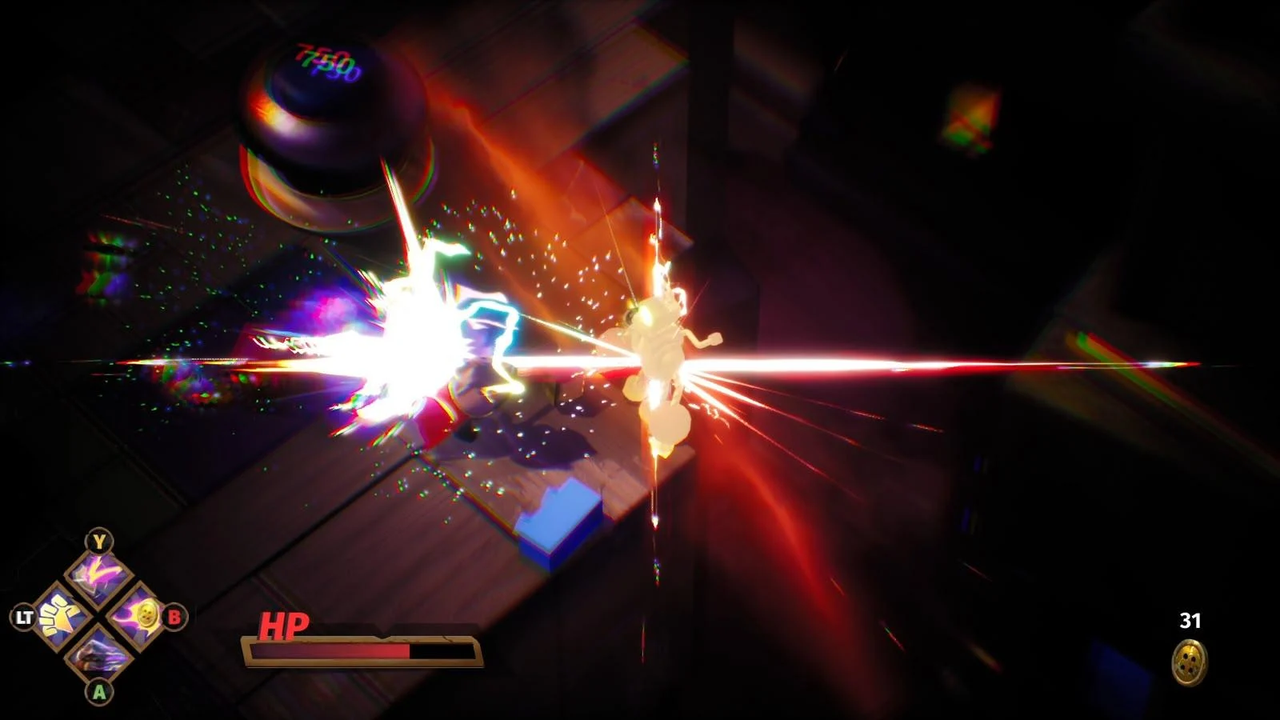
Task: Click the red HP label icon
Action: click(x=283, y=628)
